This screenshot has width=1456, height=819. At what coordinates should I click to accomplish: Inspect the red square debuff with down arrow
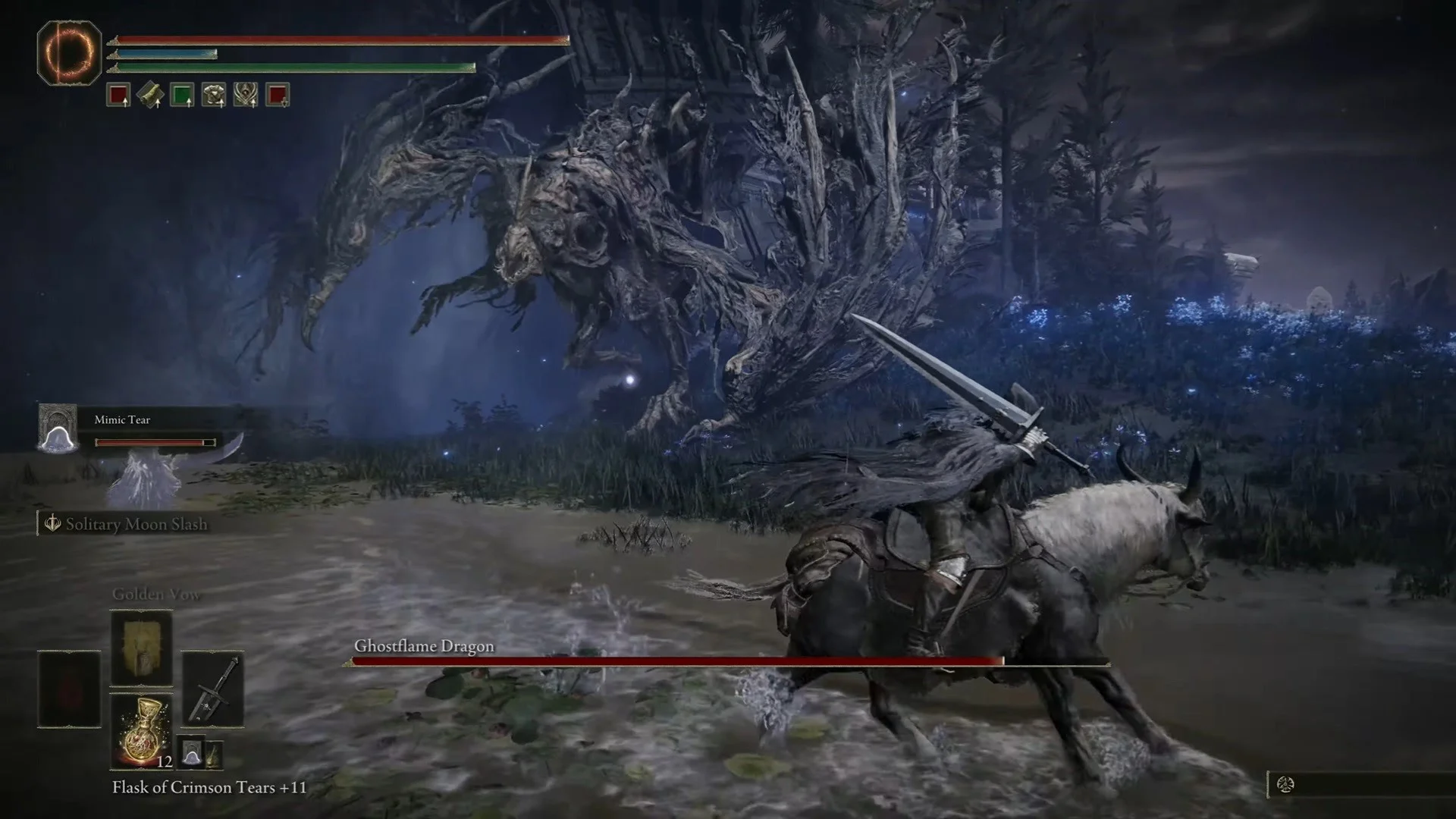278,95
